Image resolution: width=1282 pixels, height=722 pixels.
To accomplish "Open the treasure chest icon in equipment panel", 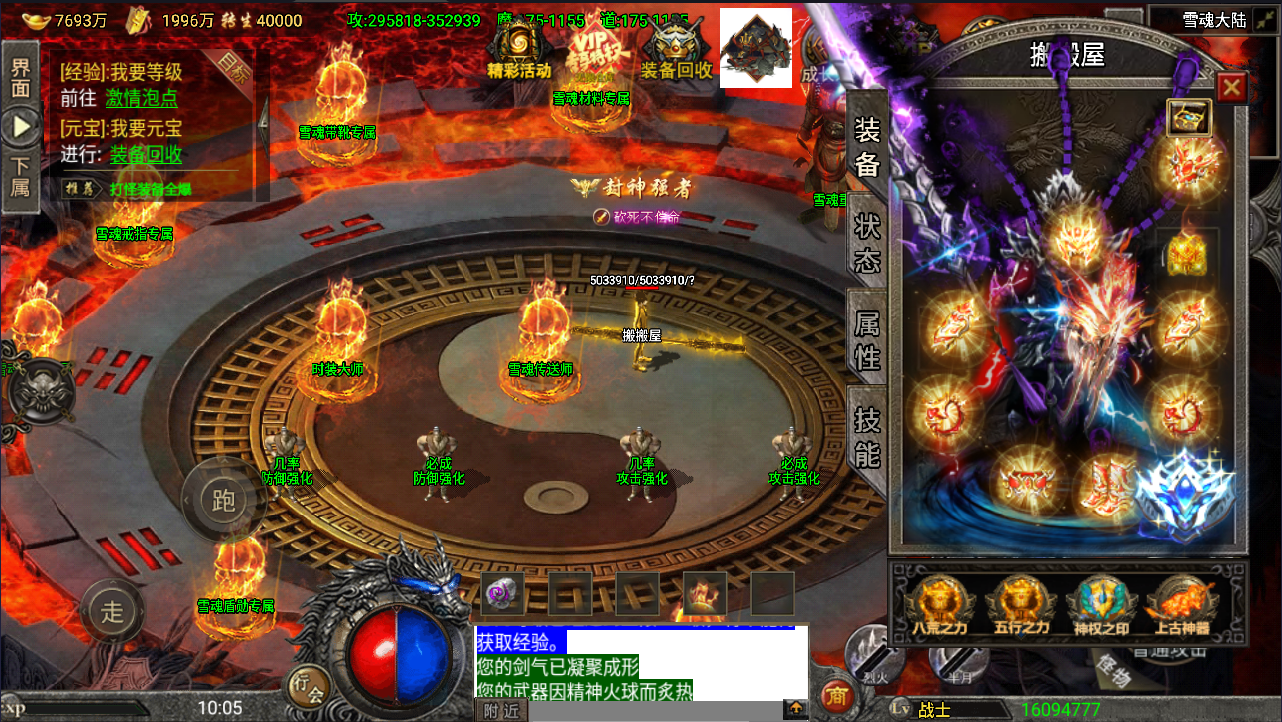I will (1189, 117).
